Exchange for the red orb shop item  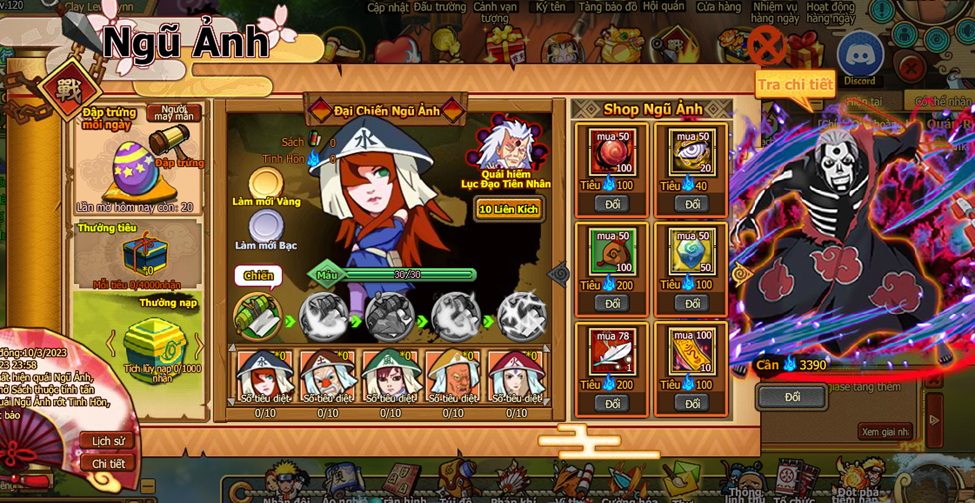pyautogui.click(x=612, y=204)
